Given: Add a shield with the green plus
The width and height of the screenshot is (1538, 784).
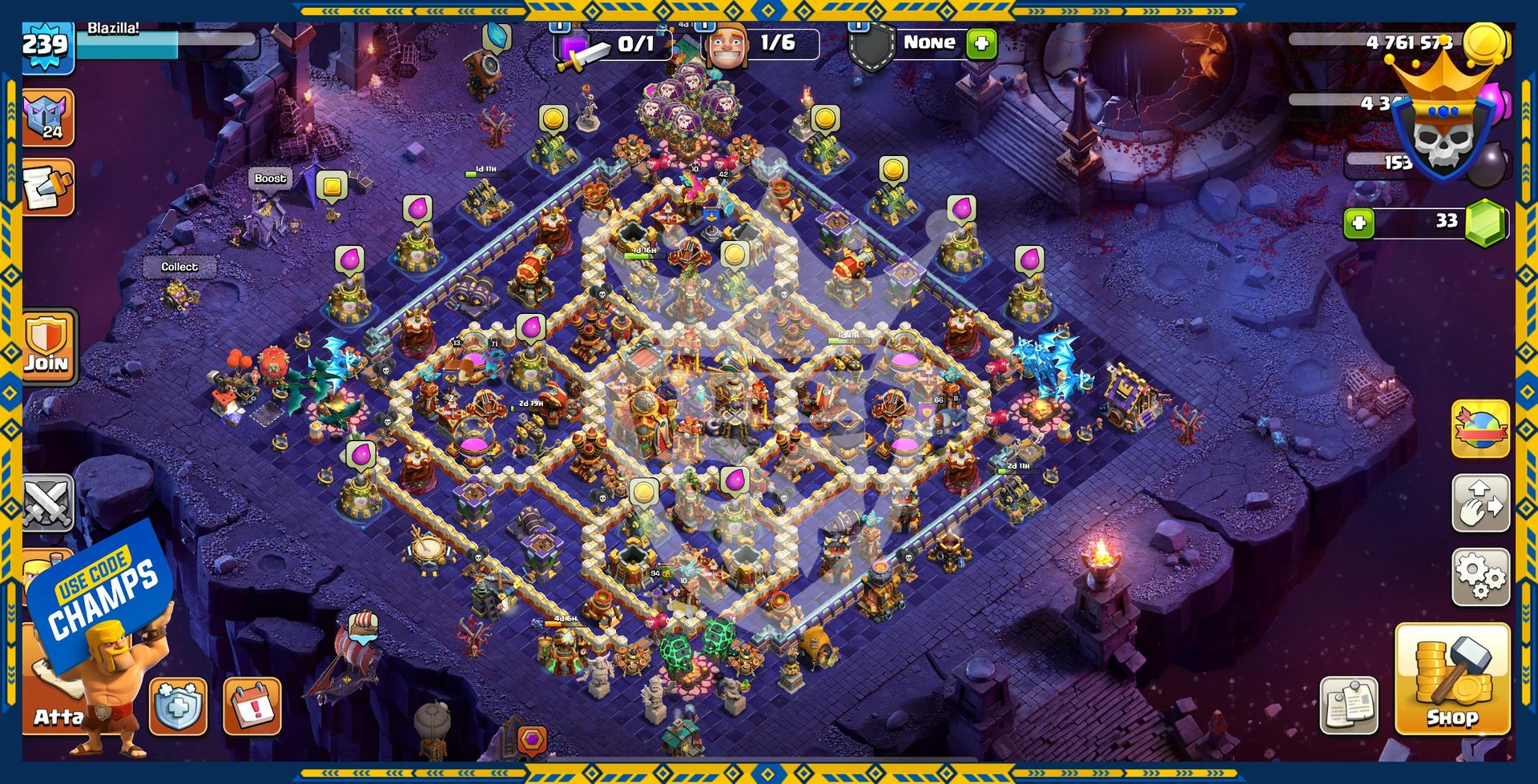Looking at the screenshot, I should coord(981,43).
